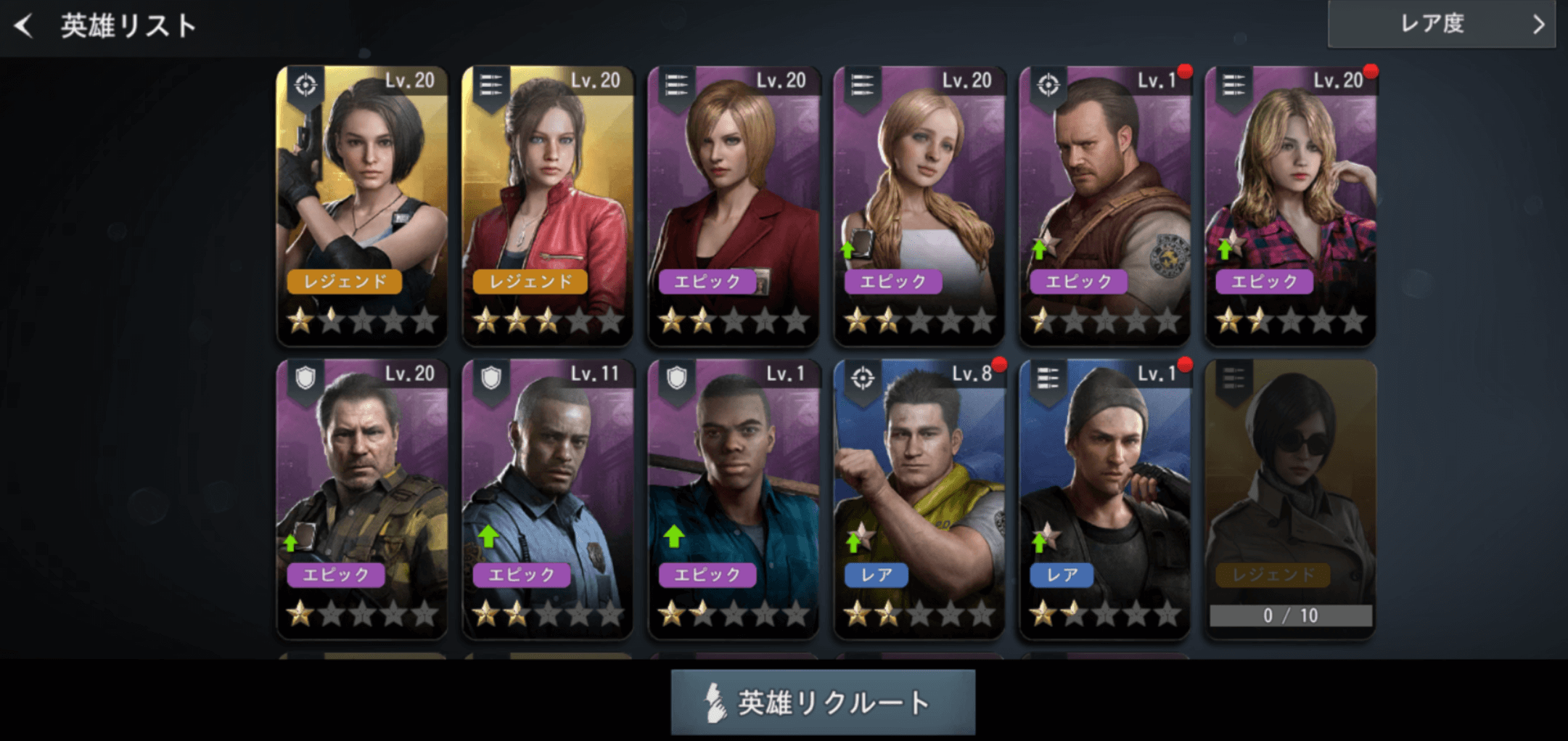Open the レア度 sort dropdown
1568x741 pixels.
(x=1441, y=24)
